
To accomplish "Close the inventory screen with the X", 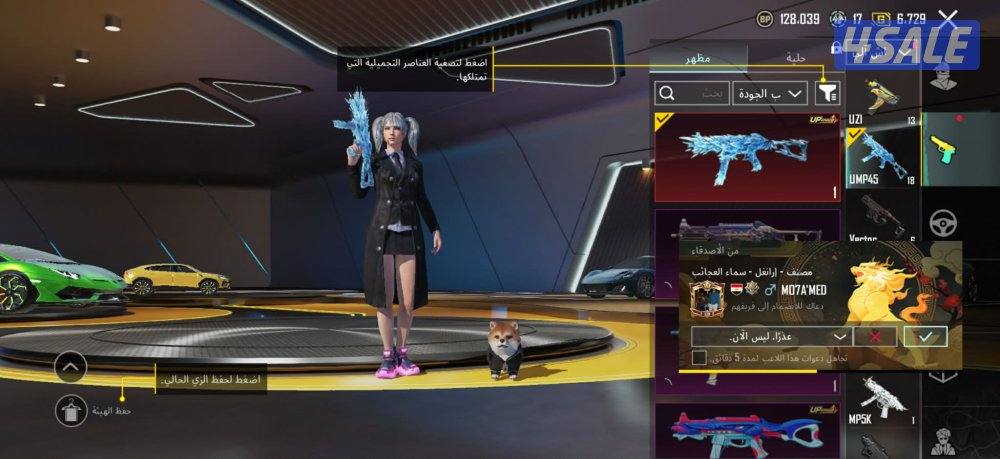I will click(x=948, y=17).
